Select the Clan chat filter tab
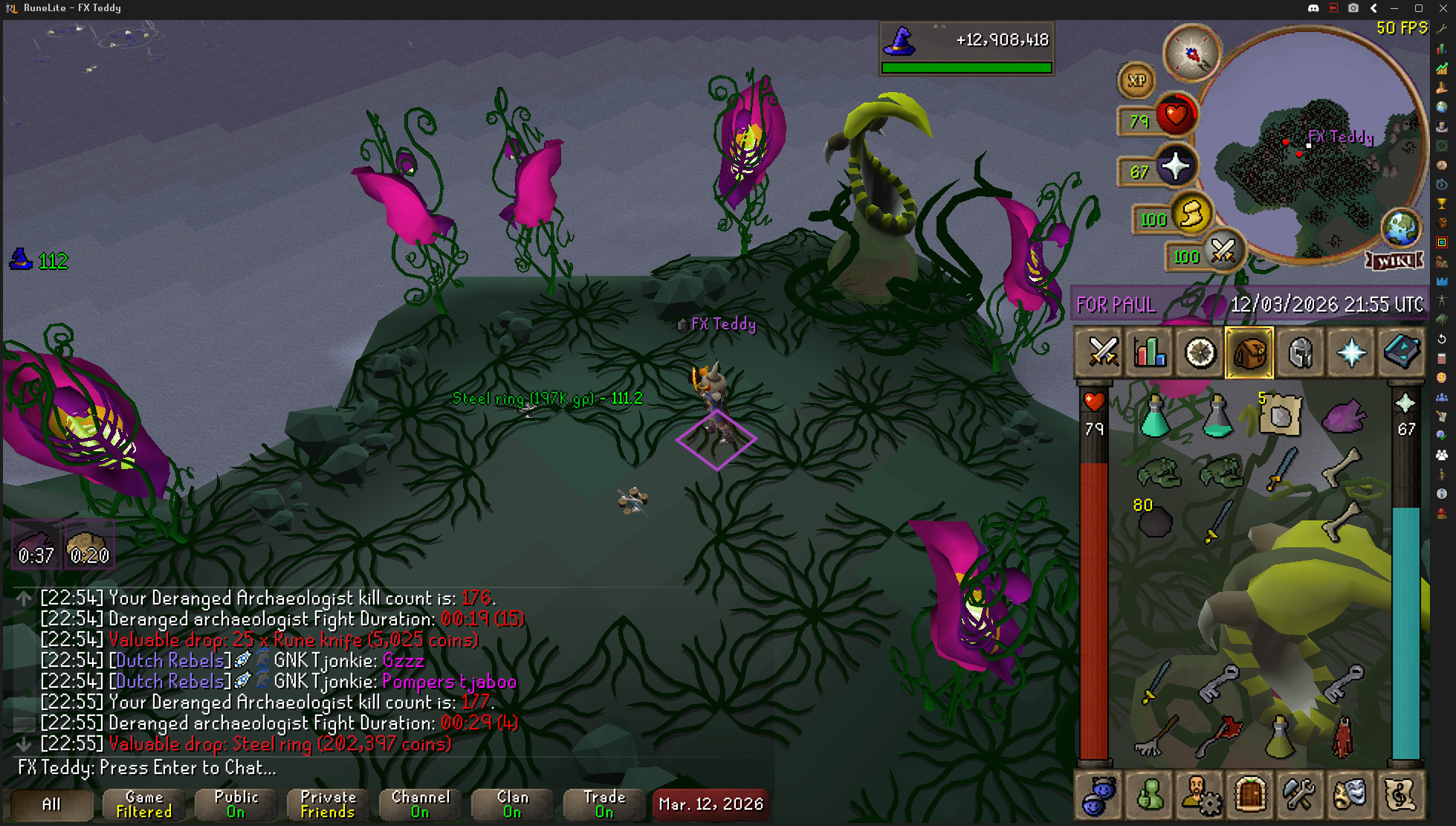1456x826 pixels. point(512,804)
